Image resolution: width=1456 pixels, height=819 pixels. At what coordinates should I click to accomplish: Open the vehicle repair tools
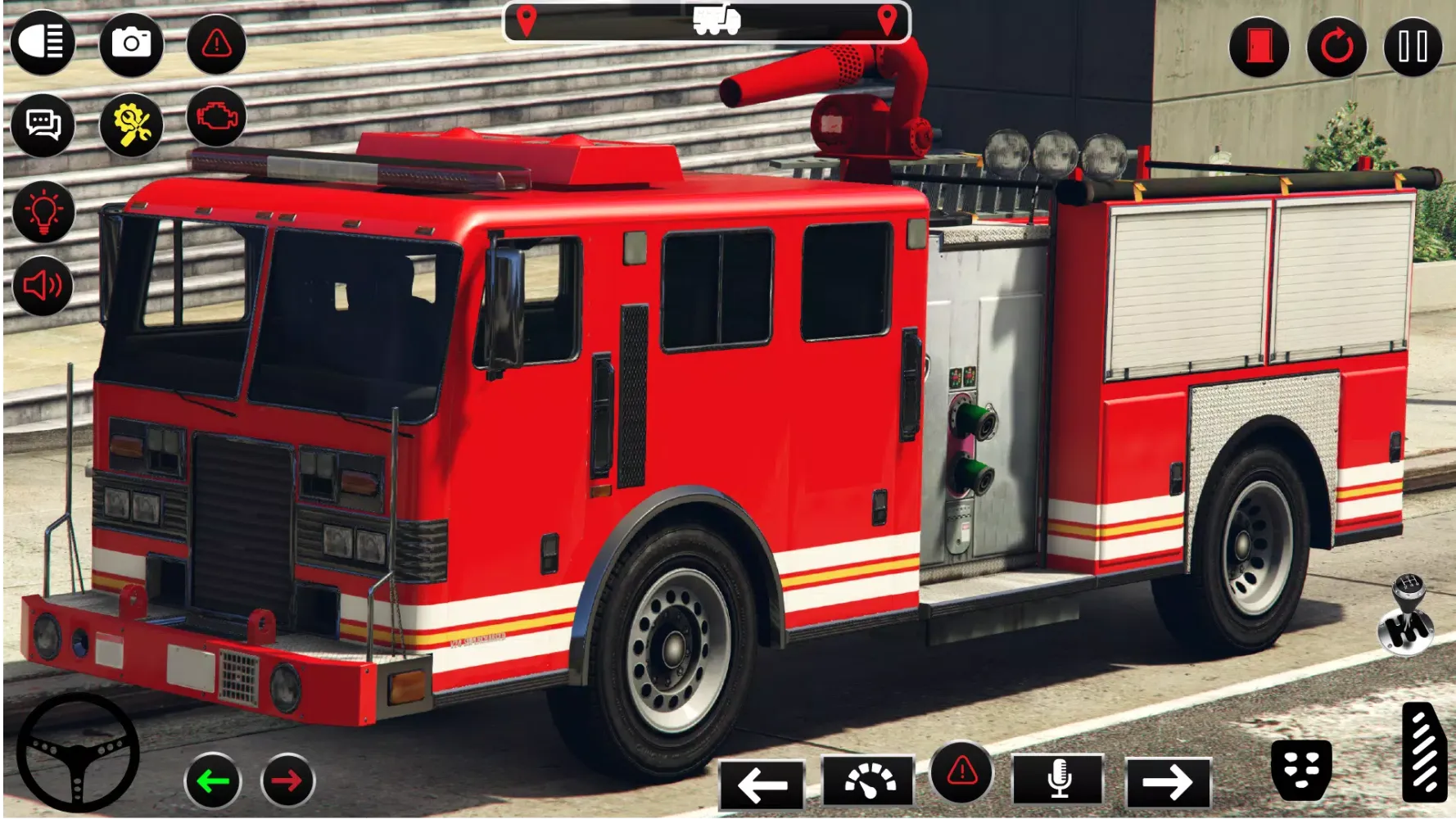tap(133, 124)
